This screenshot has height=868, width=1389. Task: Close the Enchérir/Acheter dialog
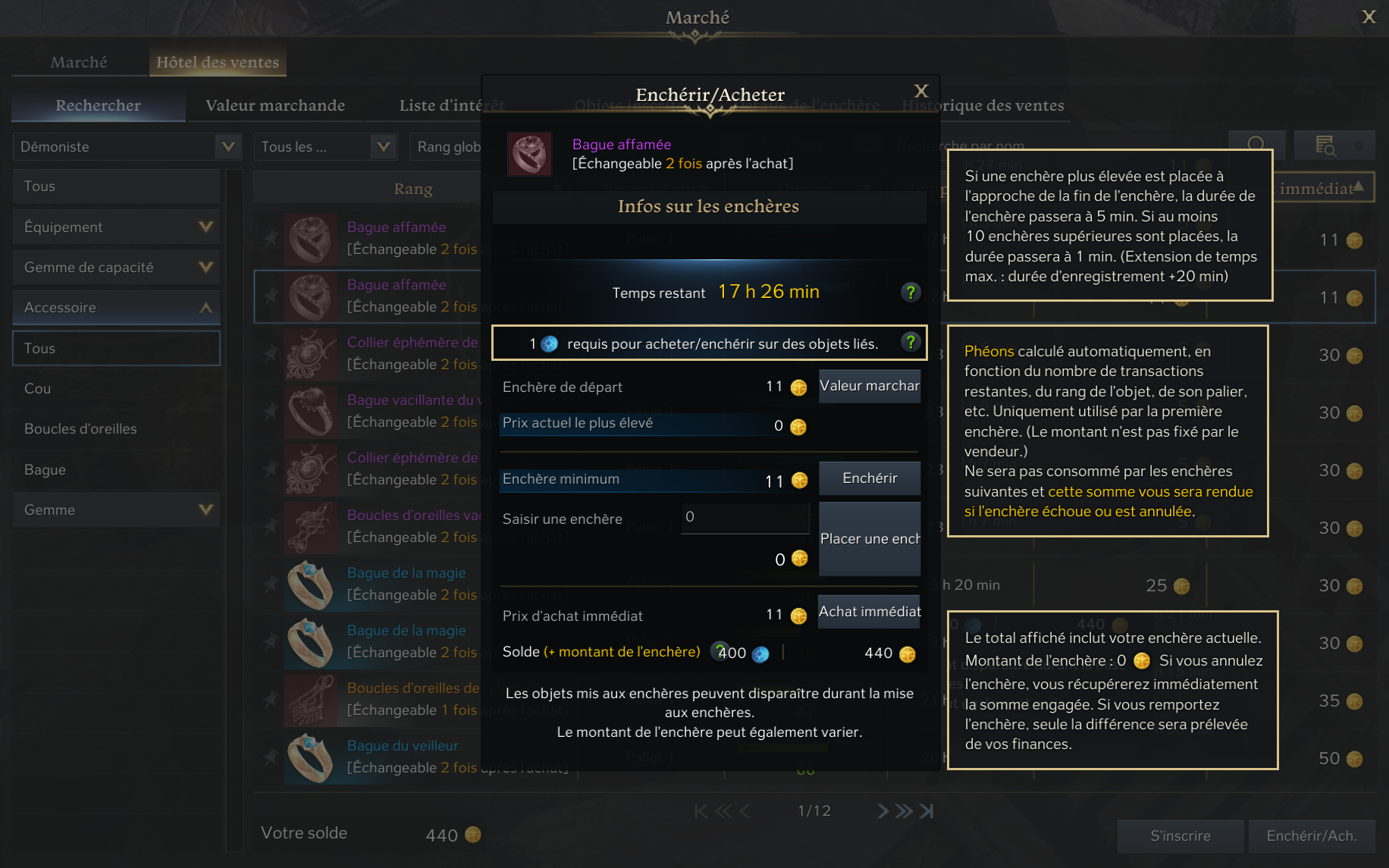(x=920, y=92)
